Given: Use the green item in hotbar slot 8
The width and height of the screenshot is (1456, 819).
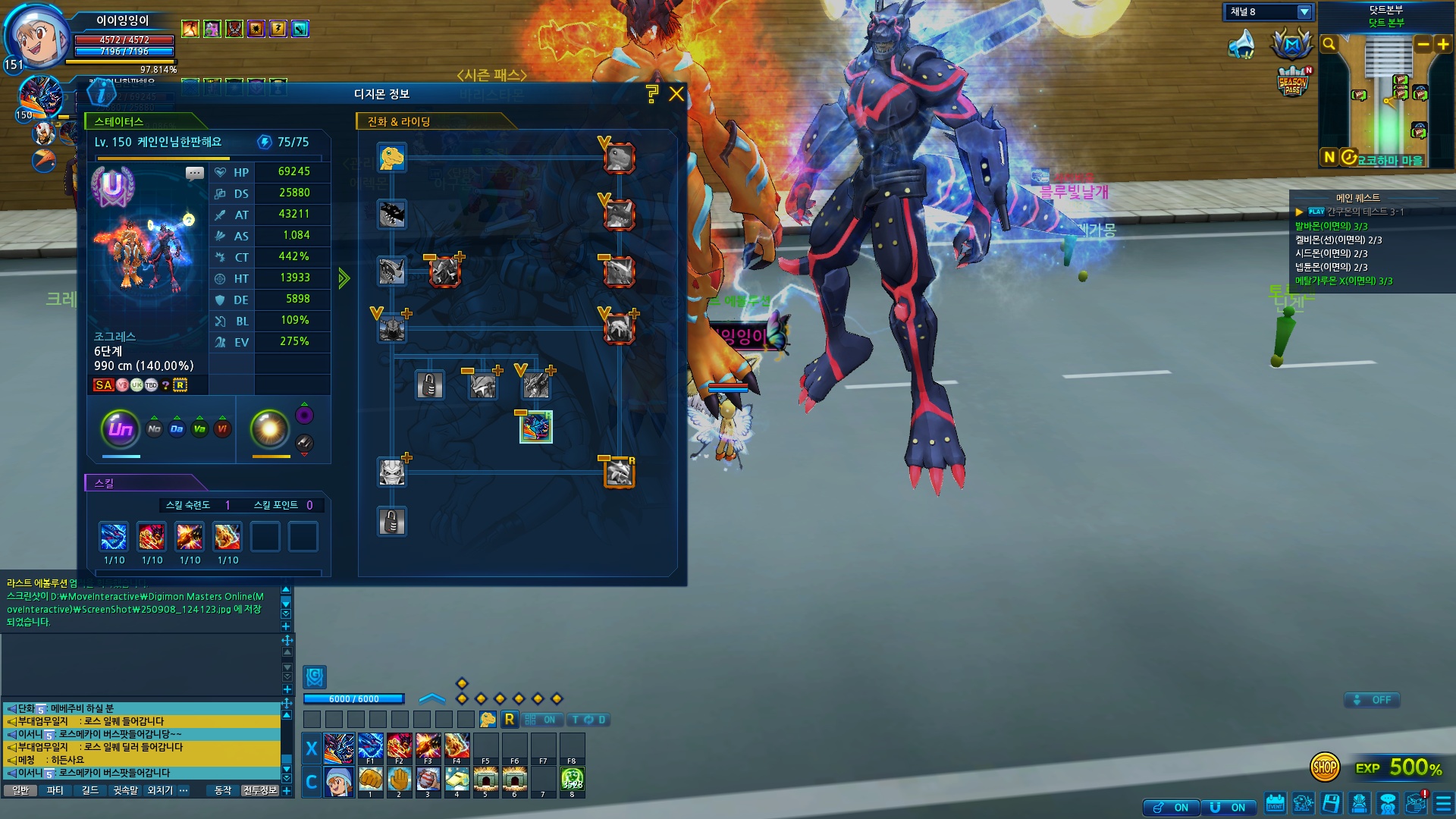Looking at the screenshot, I should (x=572, y=779).
